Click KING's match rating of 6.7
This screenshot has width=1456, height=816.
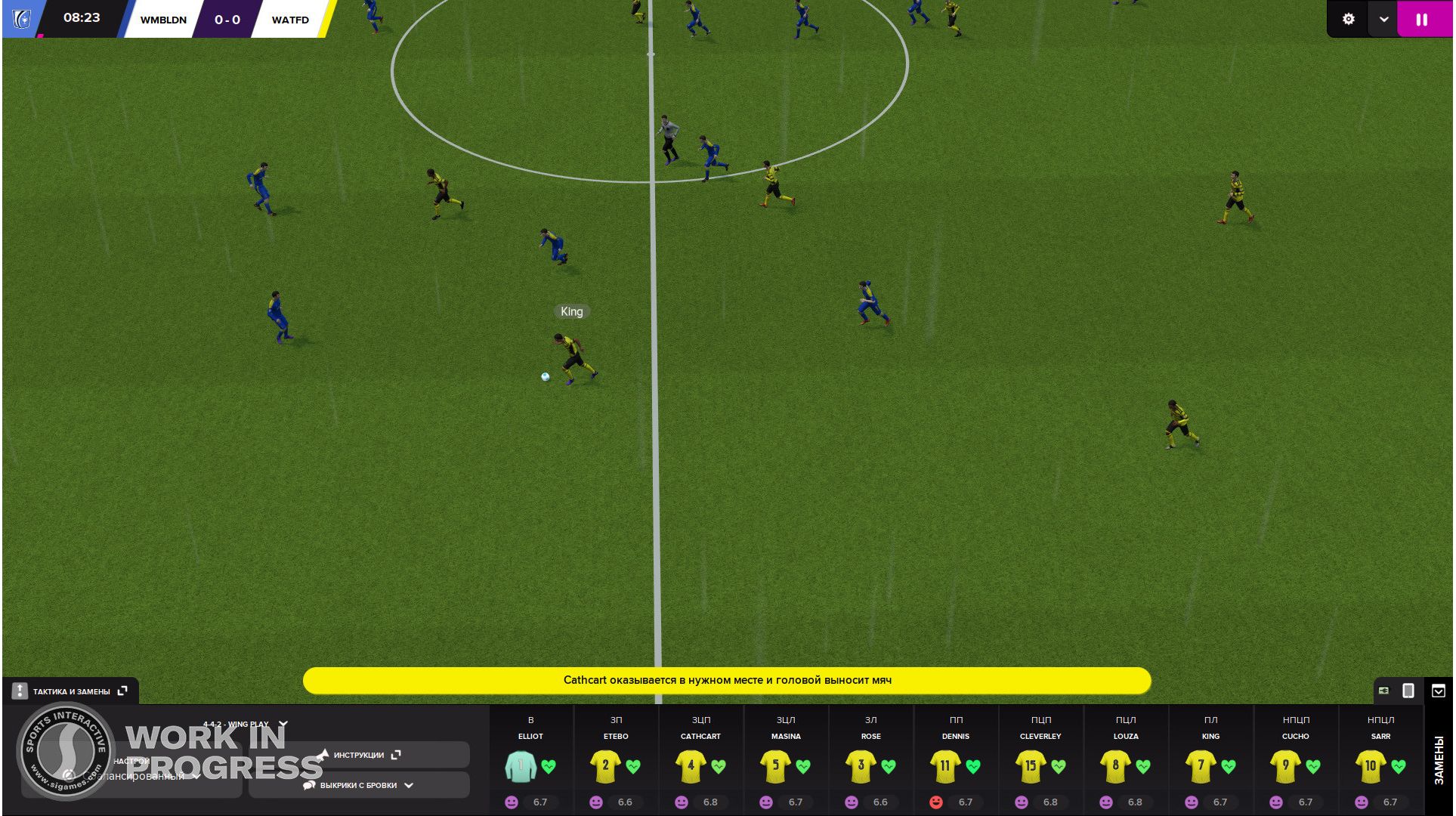(1220, 802)
